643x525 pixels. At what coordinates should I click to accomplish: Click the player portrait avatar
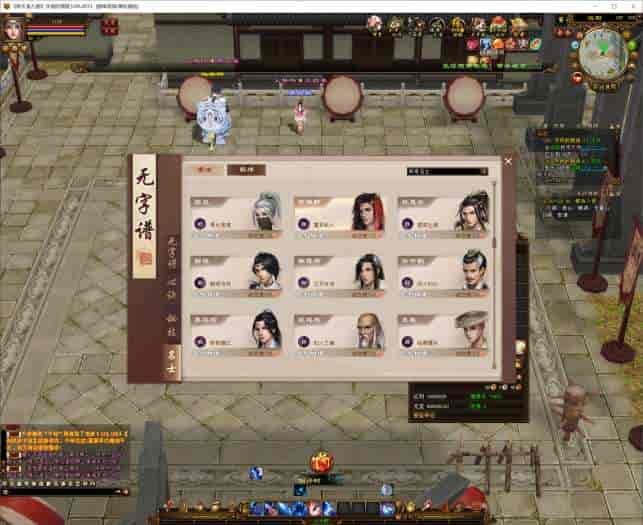tap(14, 29)
